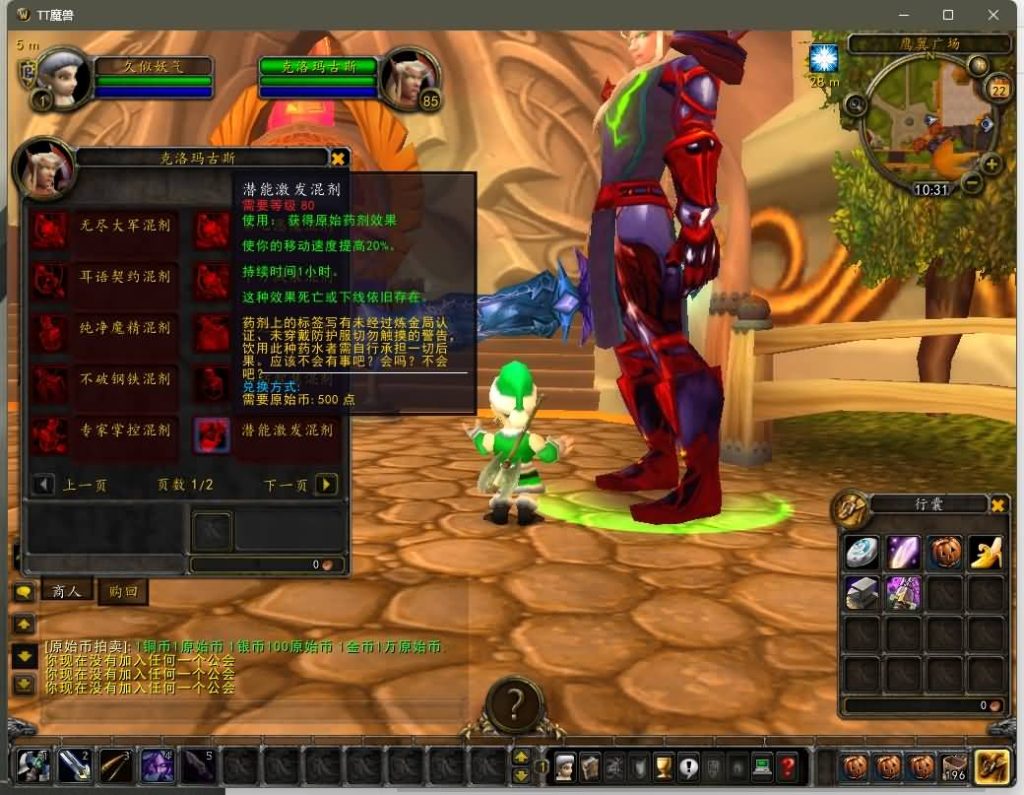Viewport: 1024px width, 795px height.
Task: Open the chat bubble menu button
Action: click(x=23, y=592)
